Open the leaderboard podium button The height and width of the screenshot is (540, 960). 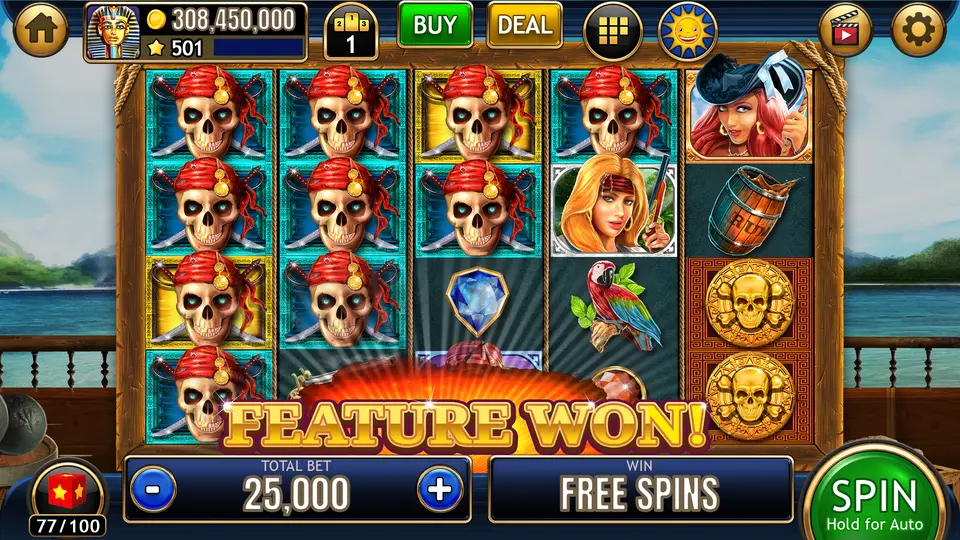[351, 33]
